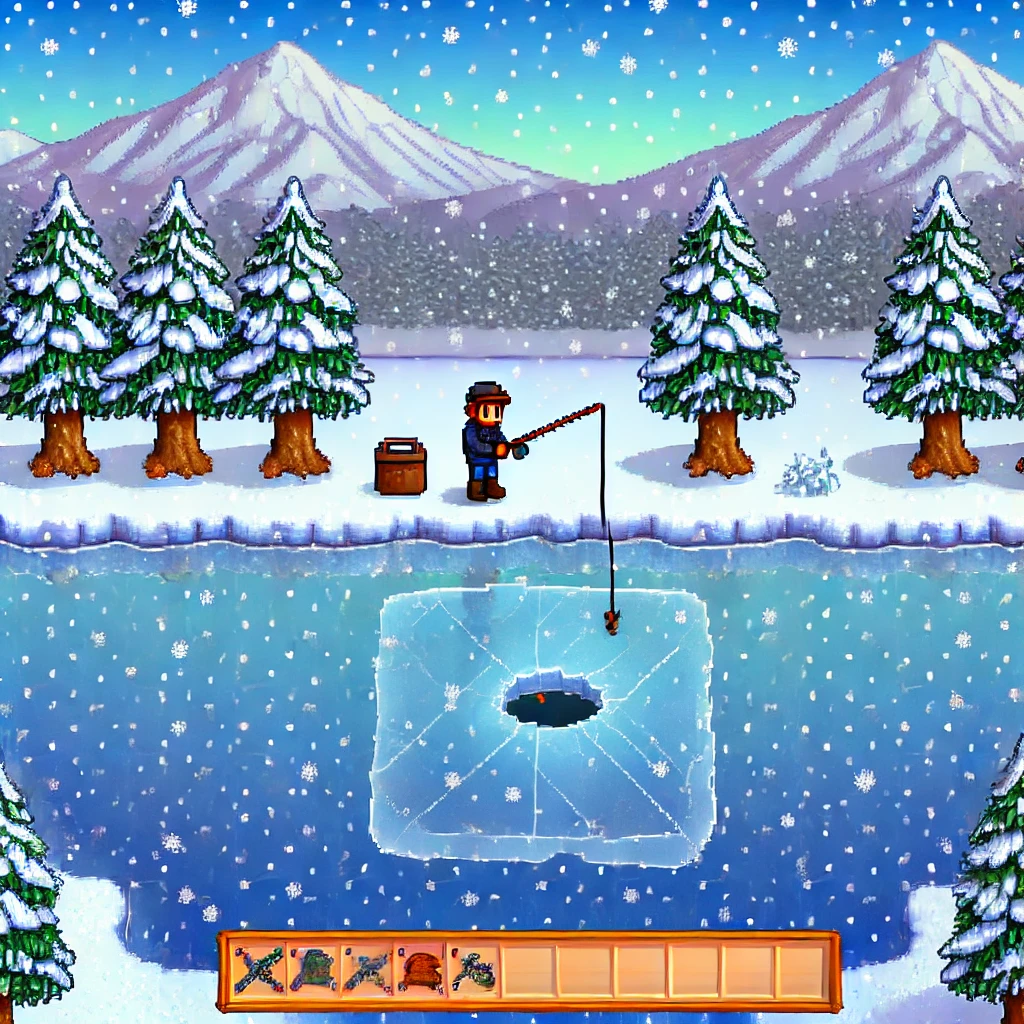This screenshot has width=1024, height=1024.
Task: Pick the grey-blue crossed tools hotbar slot
Action: coord(366,971)
